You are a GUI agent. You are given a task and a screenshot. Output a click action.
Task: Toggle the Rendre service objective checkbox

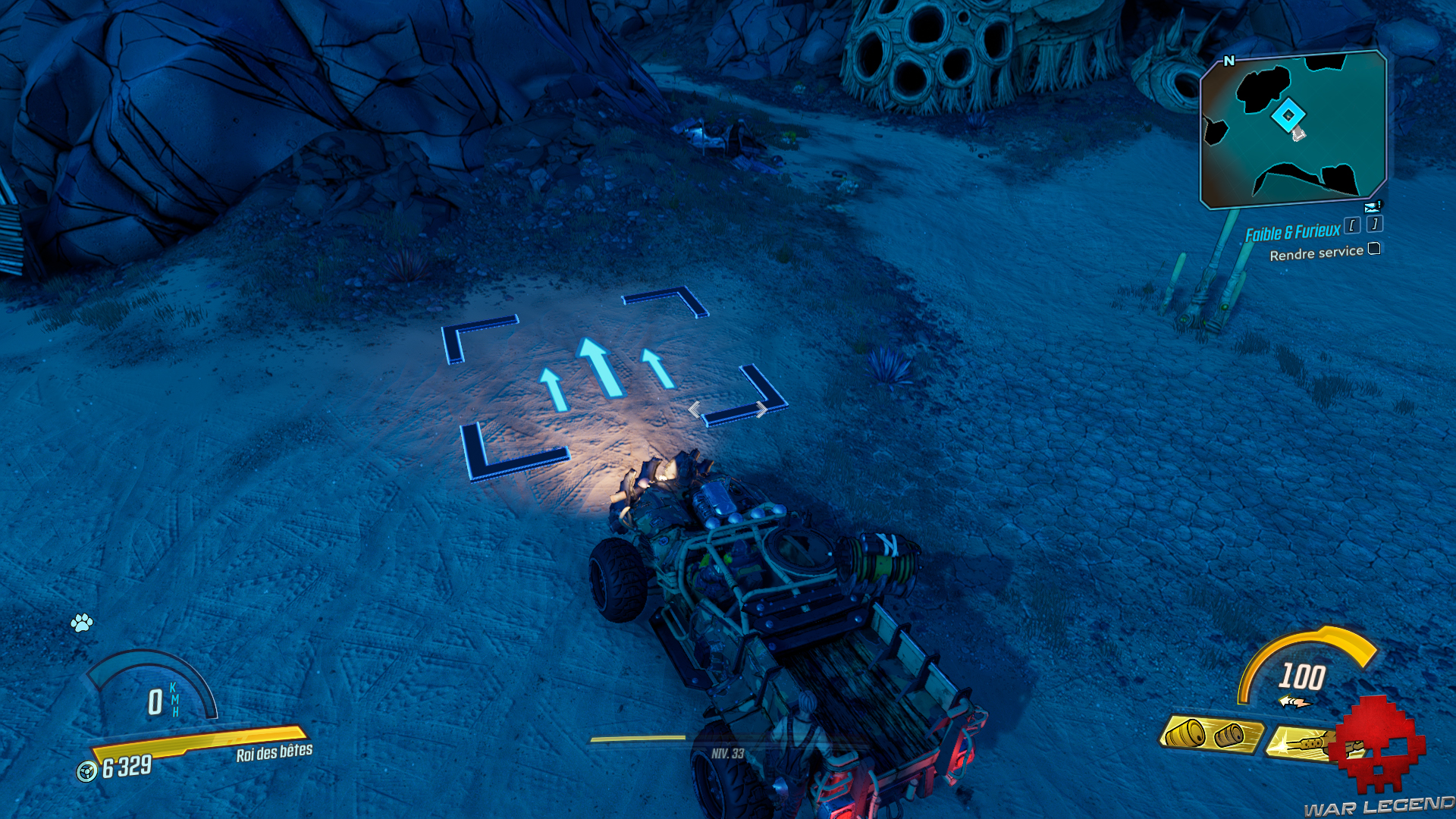point(1374,250)
